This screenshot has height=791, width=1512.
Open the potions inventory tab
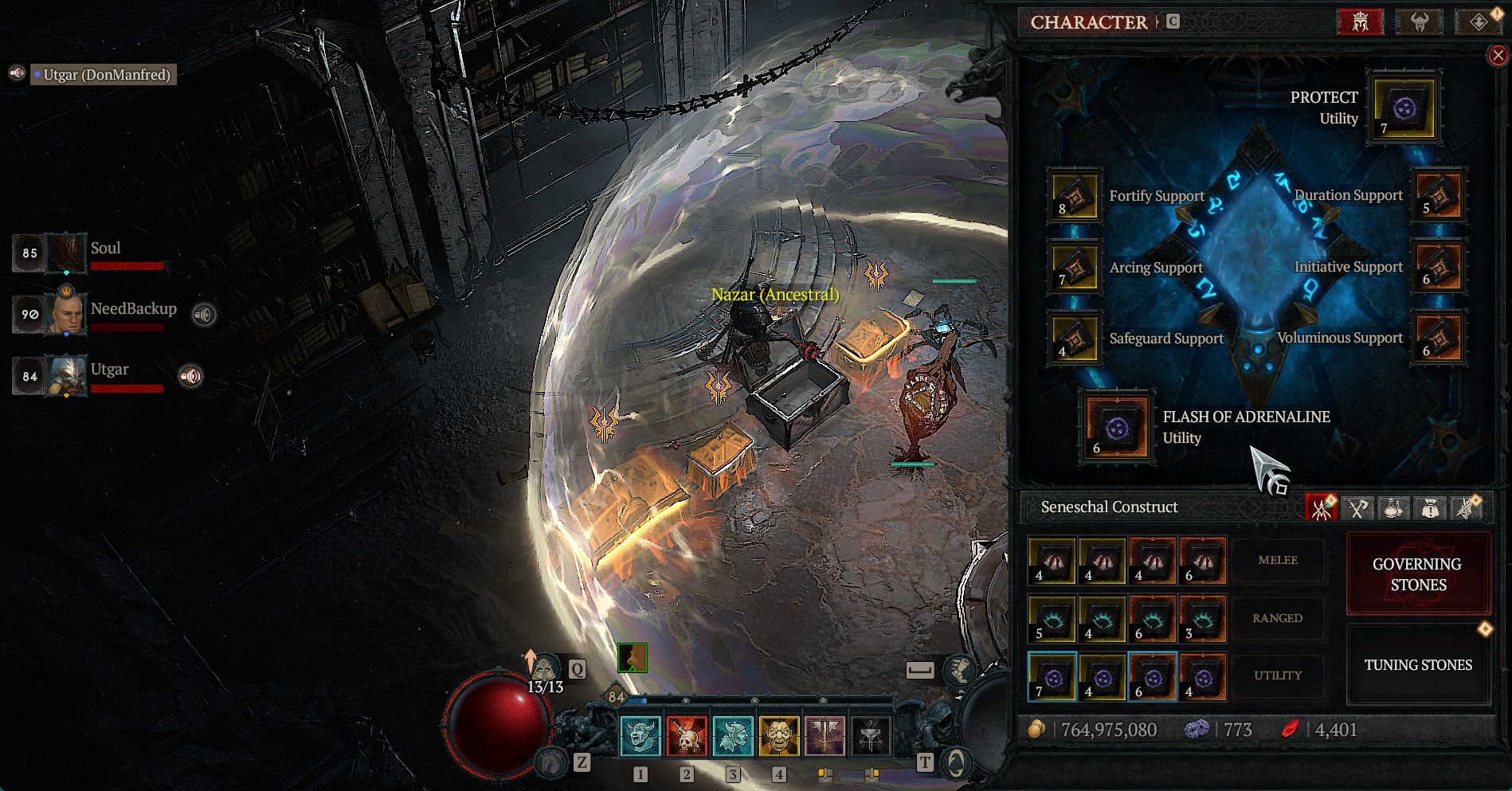(1393, 507)
